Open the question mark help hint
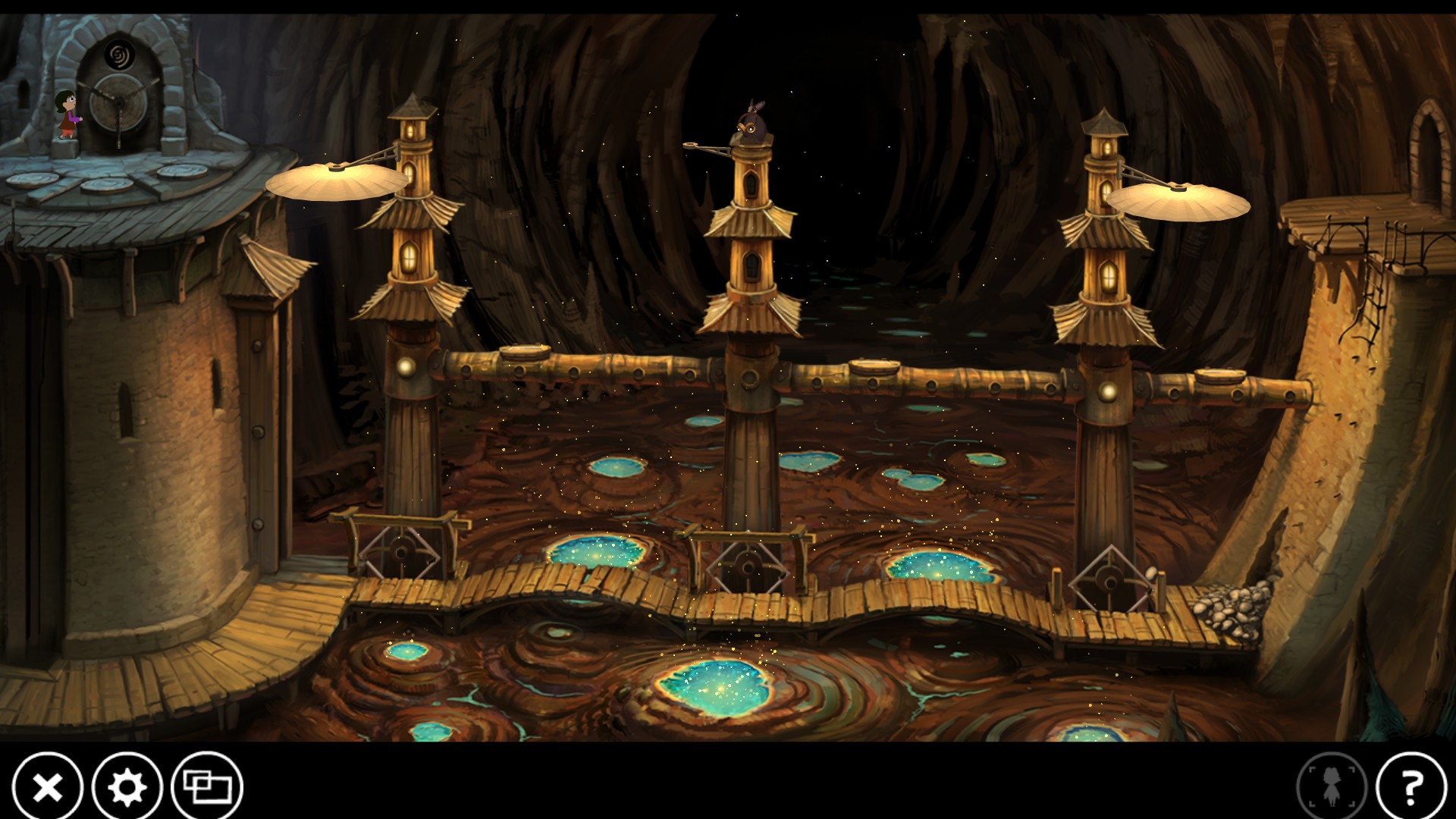This screenshot has height=819, width=1456. [x=1411, y=788]
